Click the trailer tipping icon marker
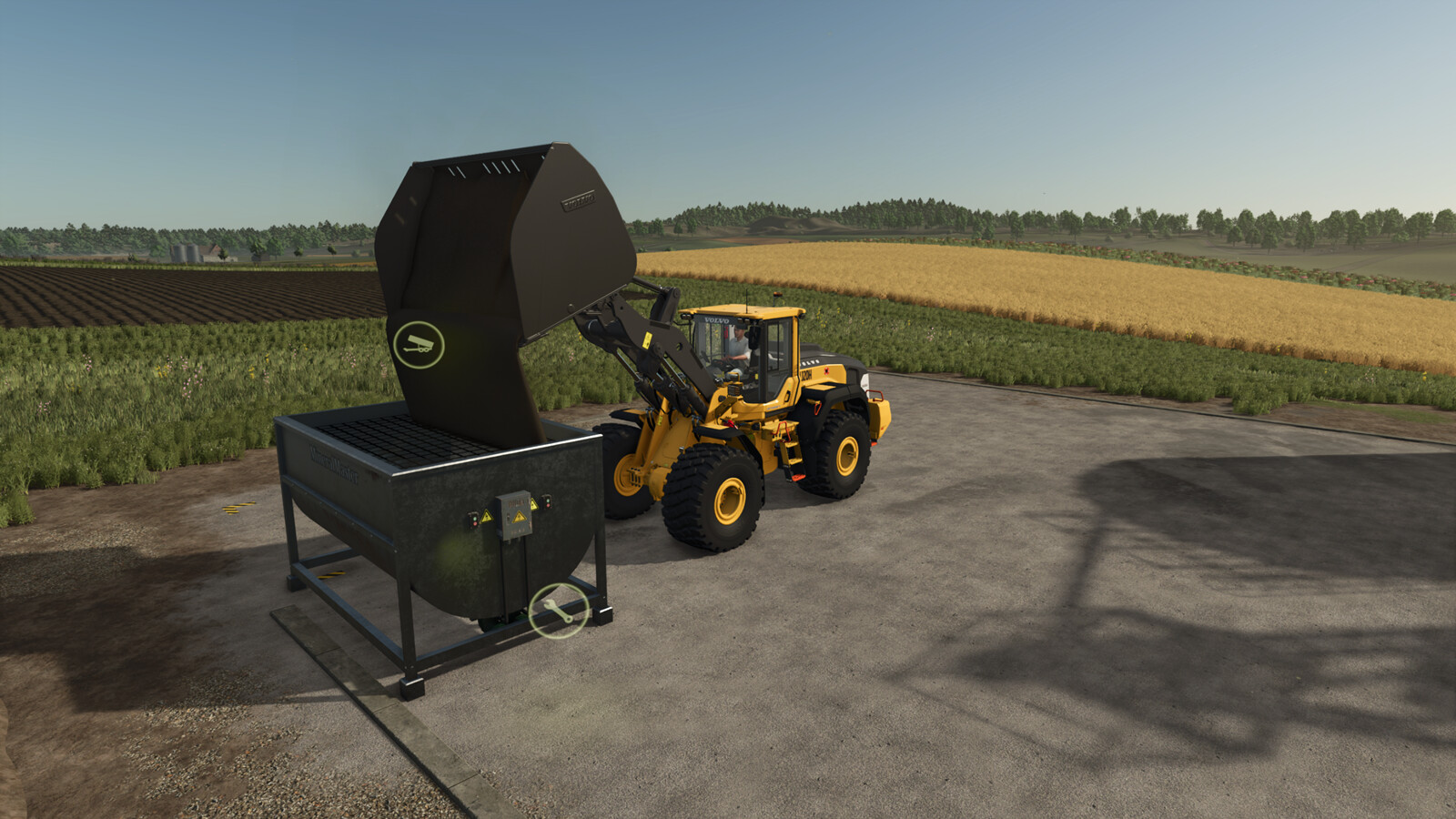The height and width of the screenshot is (819, 1456). pyautogui.click(x=420, y=343)
